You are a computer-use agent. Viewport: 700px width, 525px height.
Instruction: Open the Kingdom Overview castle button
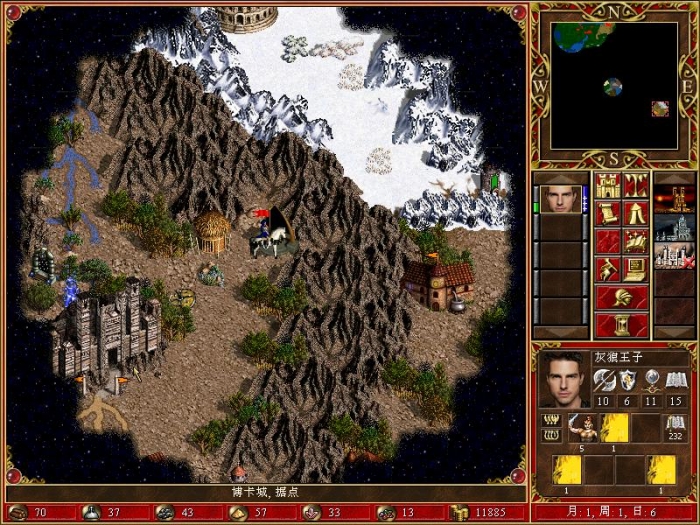[609, 185]
